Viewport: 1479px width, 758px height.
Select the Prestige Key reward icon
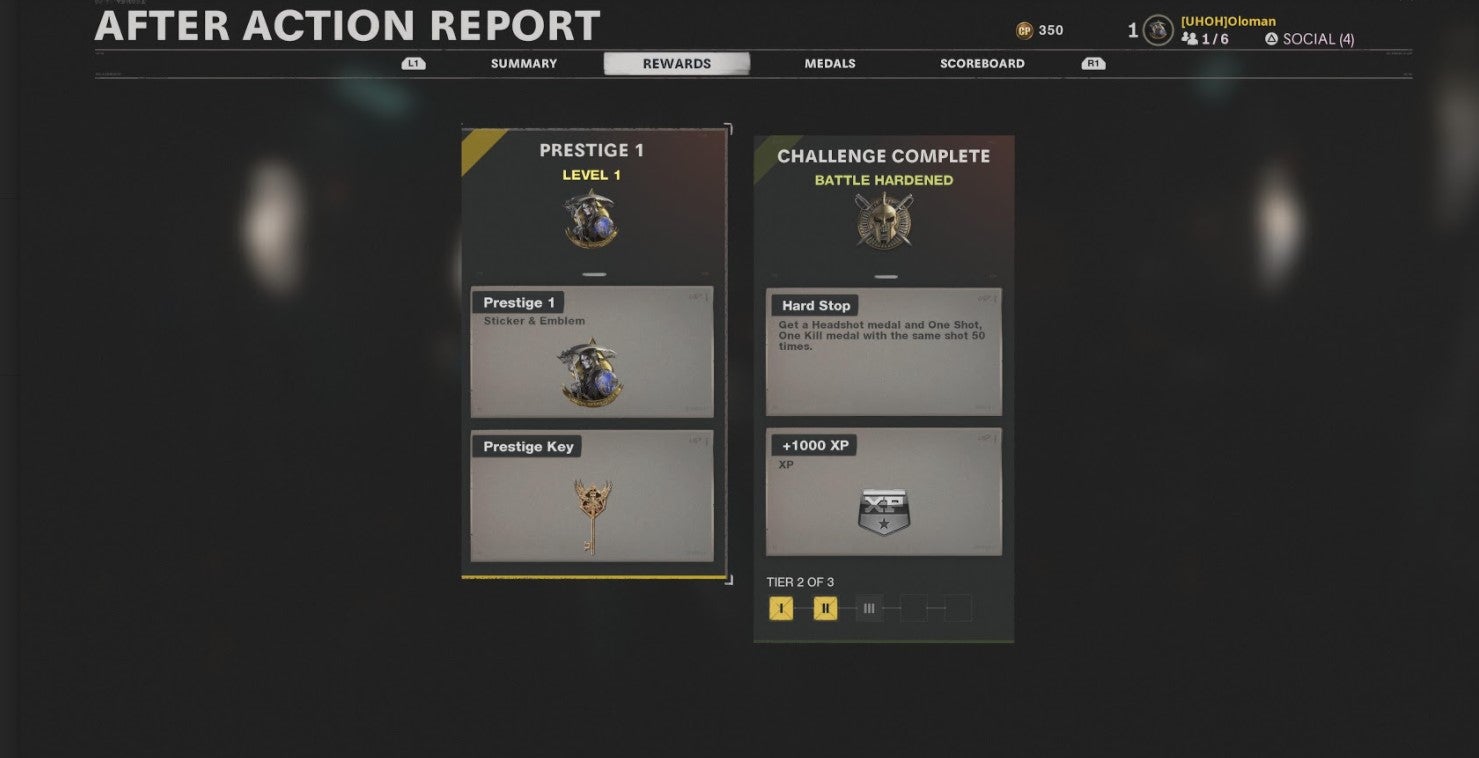[591, 498]
